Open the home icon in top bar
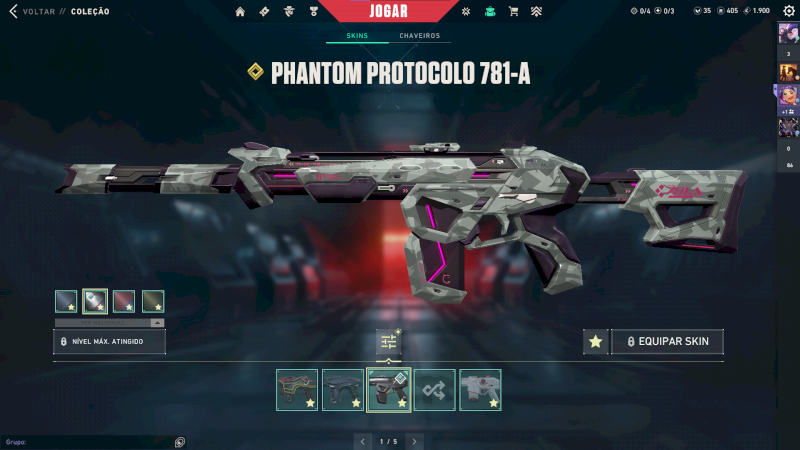The image size is (800, 450). tap(240, 12)
